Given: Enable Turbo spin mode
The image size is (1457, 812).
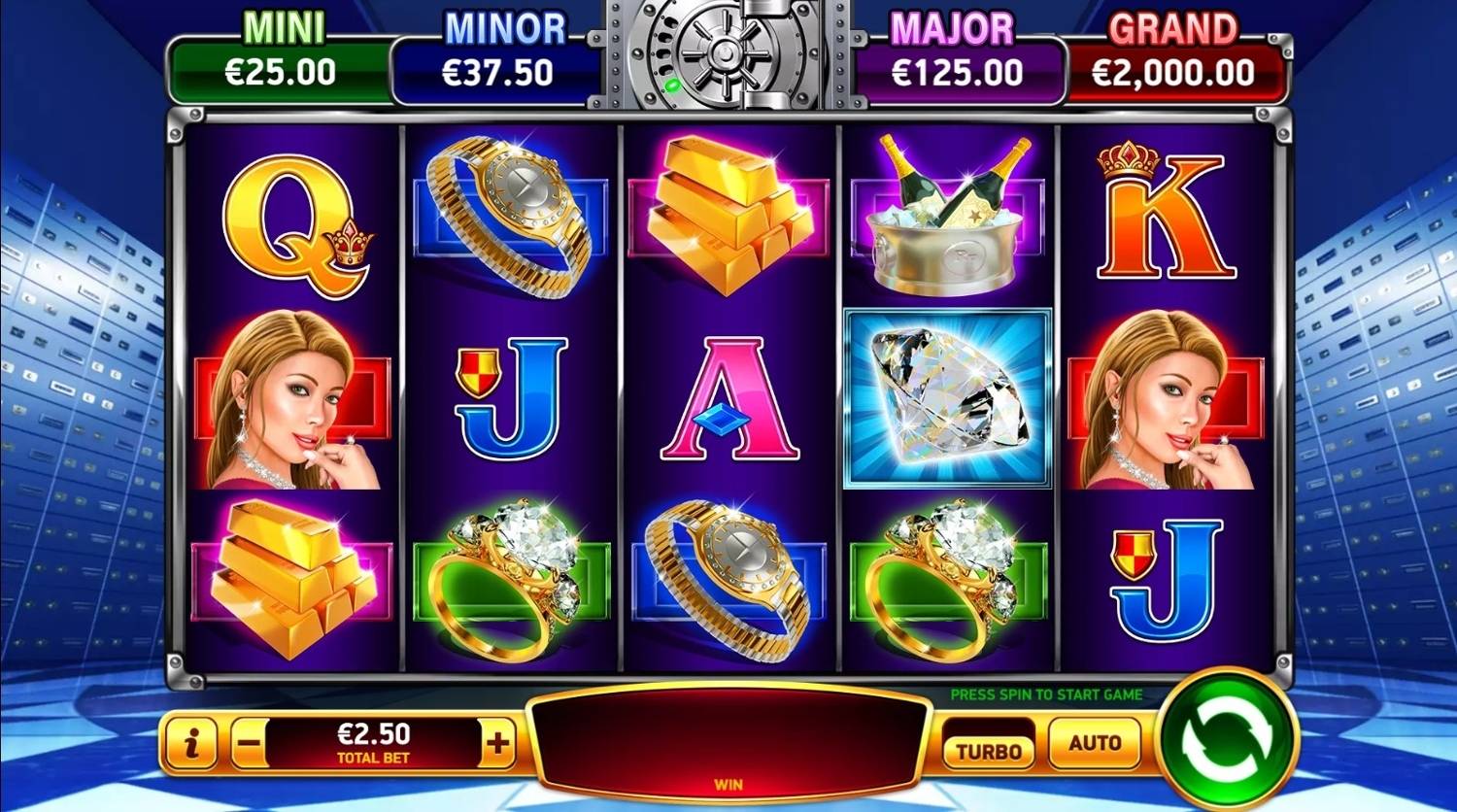Looking at the screenshot, I should (988, 749).
